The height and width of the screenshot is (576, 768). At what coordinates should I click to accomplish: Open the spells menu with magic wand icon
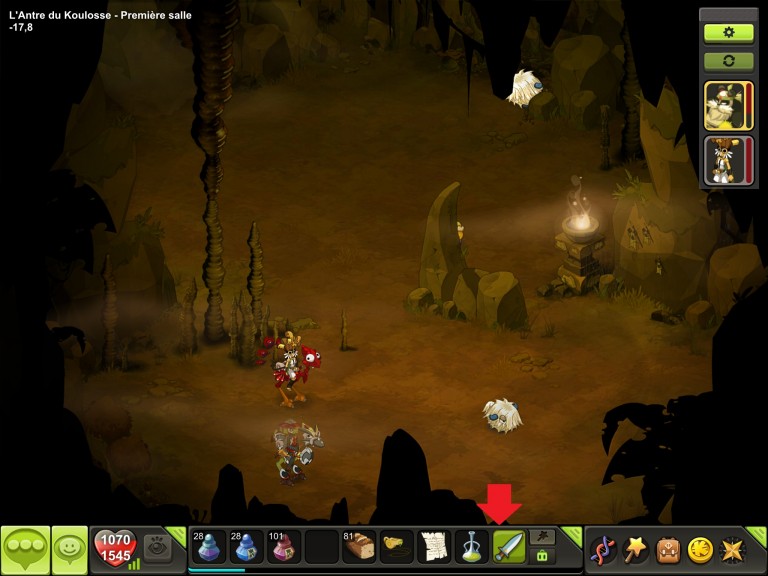click(635, 549)
